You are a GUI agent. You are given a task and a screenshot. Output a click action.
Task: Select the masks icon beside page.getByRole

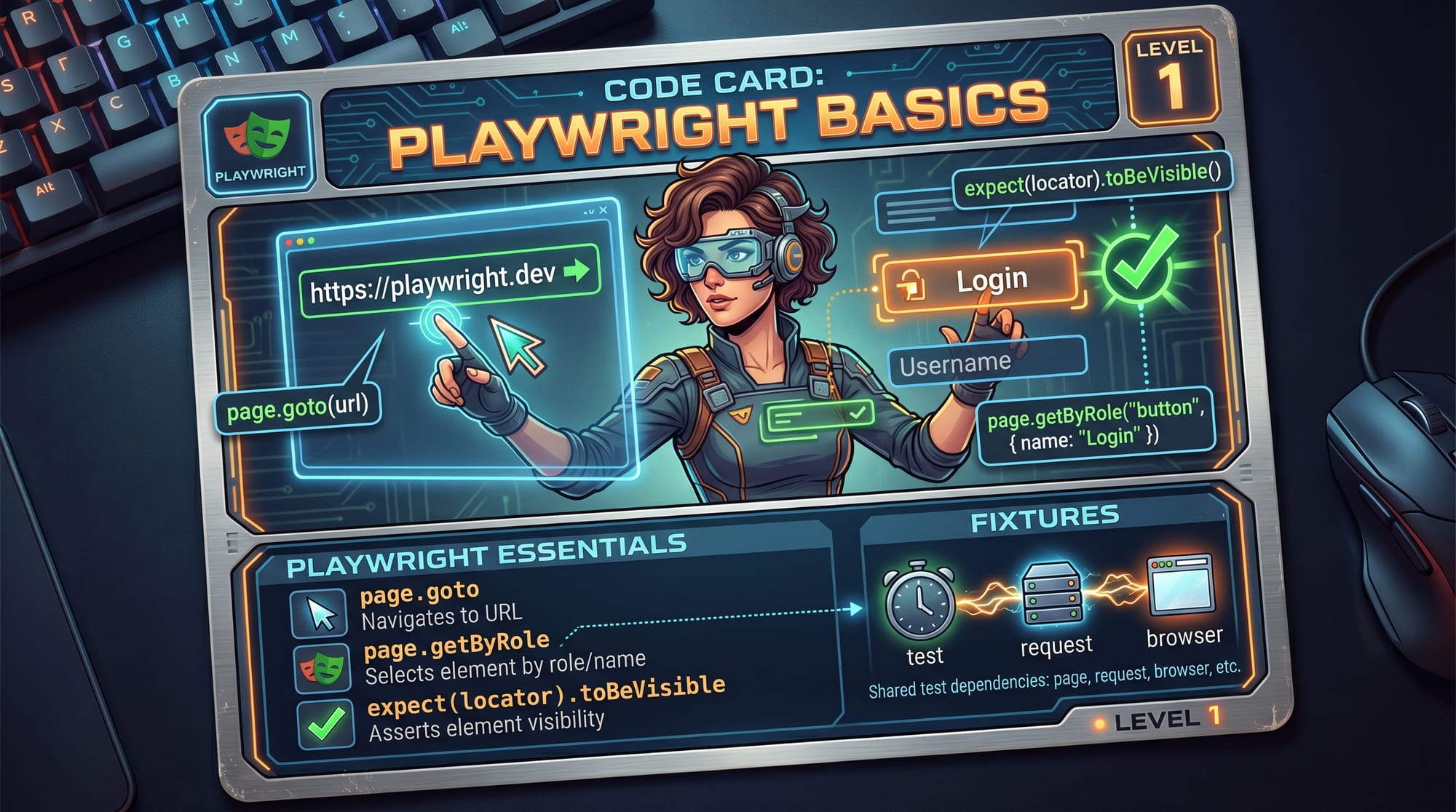(322, 667)
